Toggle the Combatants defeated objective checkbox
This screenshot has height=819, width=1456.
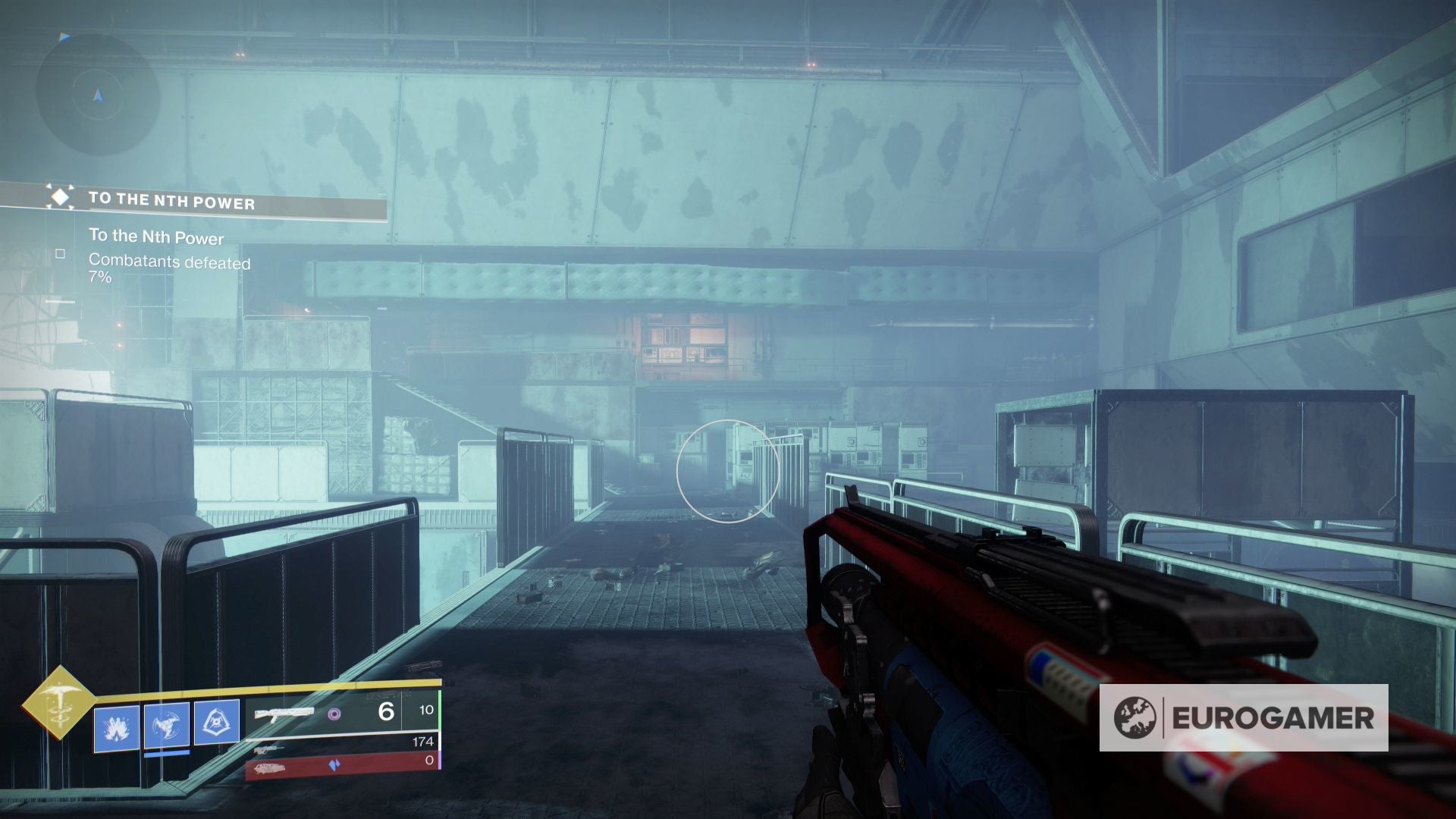(61, 254)
